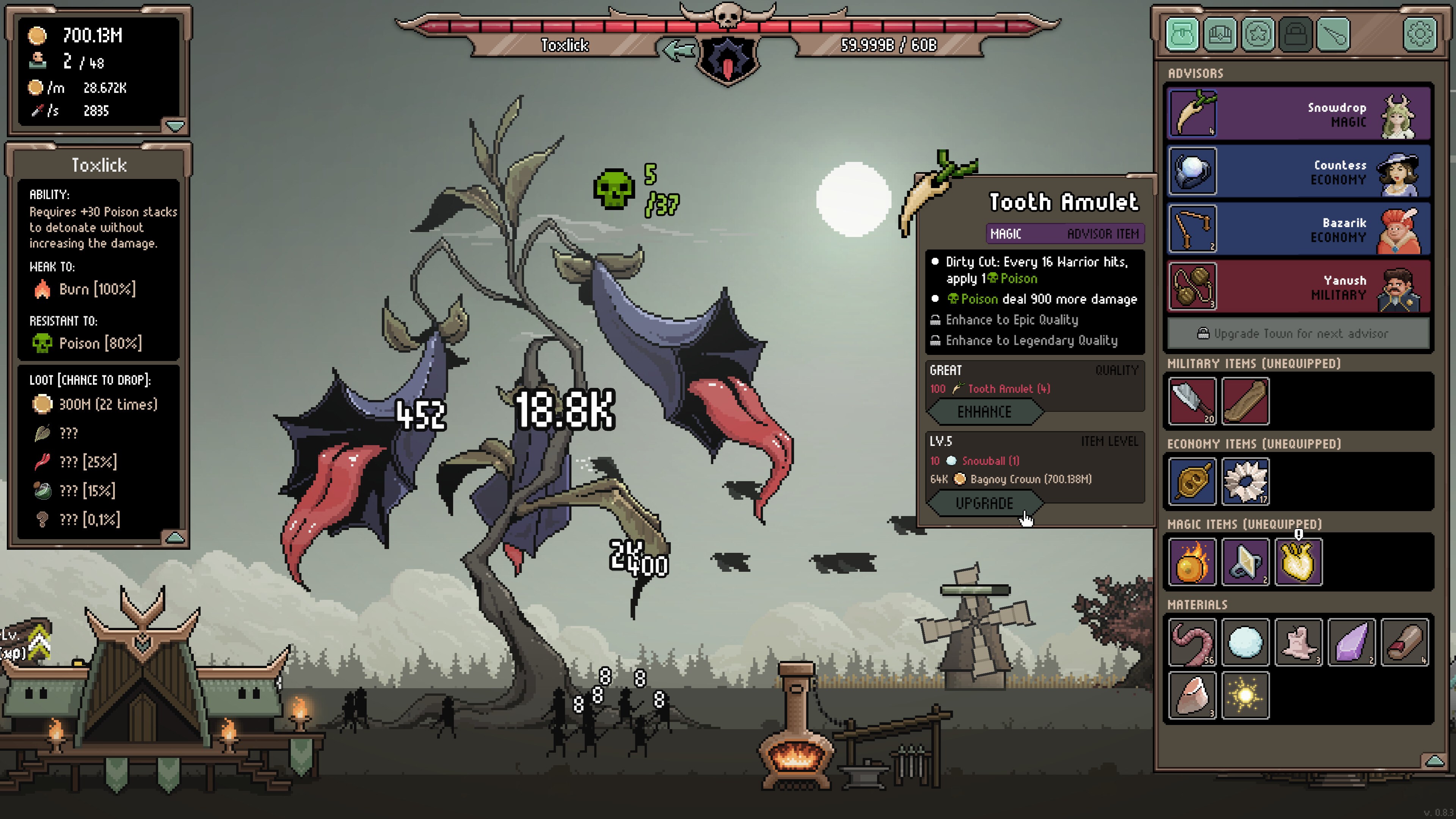Pick Yanush the military advisor
Image resolution: width=1456 pixels, height=819 pixels.
coord(1298,287)
